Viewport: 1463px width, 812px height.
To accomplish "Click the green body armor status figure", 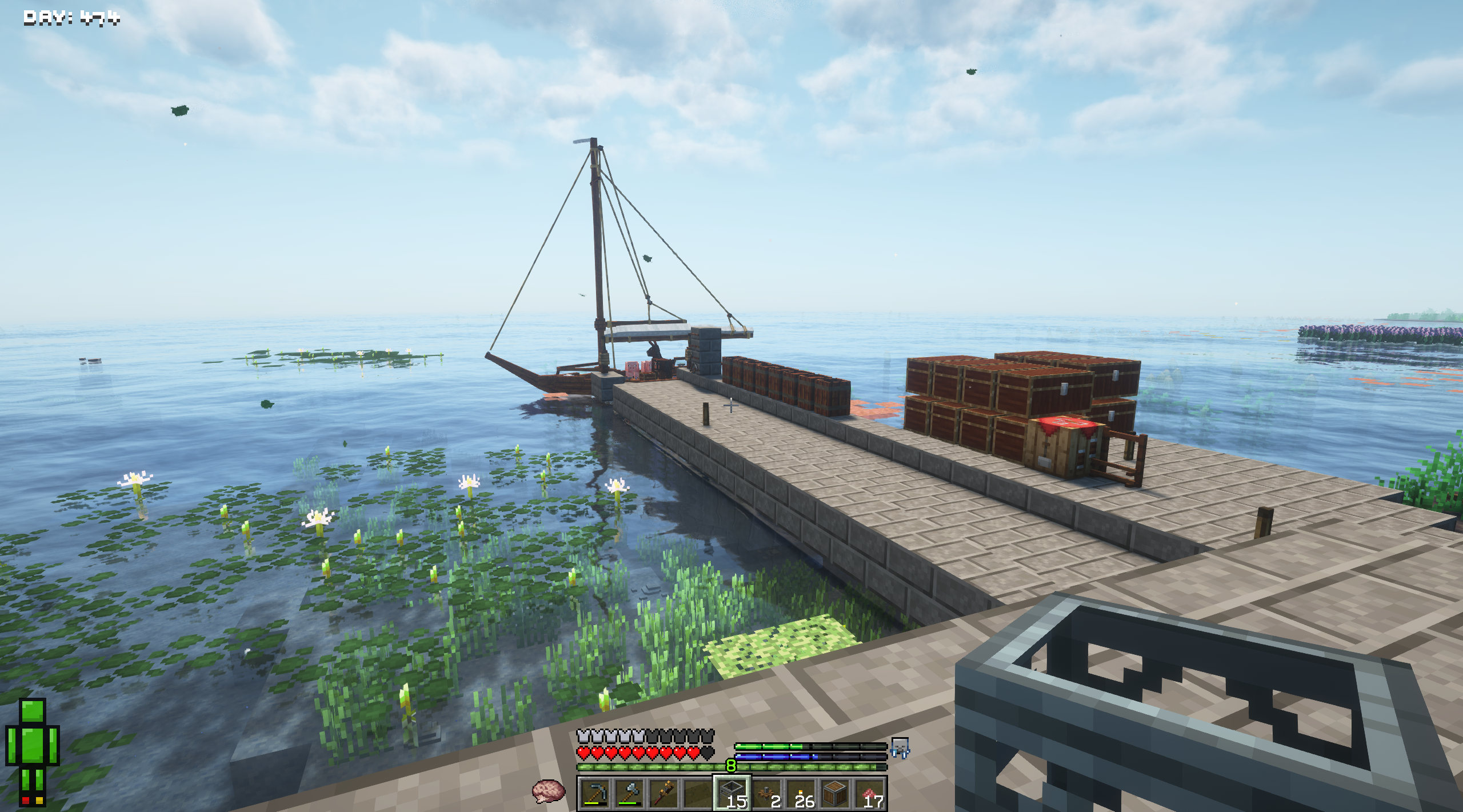I will pyautogui.click(x=33, y=751).
